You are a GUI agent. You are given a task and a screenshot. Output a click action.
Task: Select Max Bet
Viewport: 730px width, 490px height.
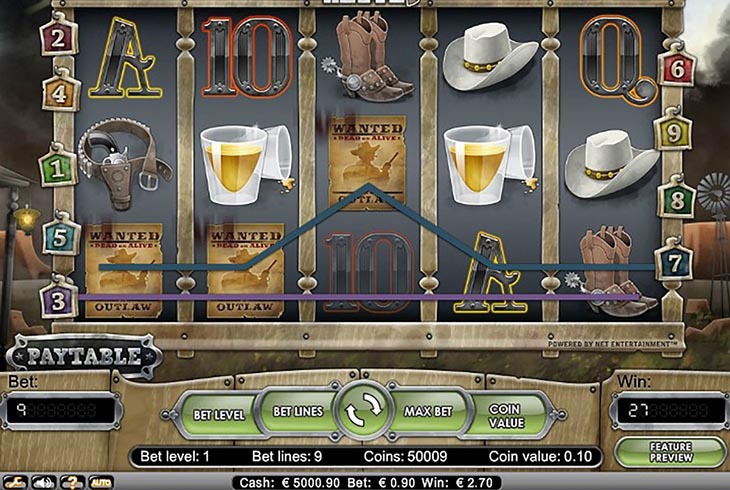coord(430,411)
